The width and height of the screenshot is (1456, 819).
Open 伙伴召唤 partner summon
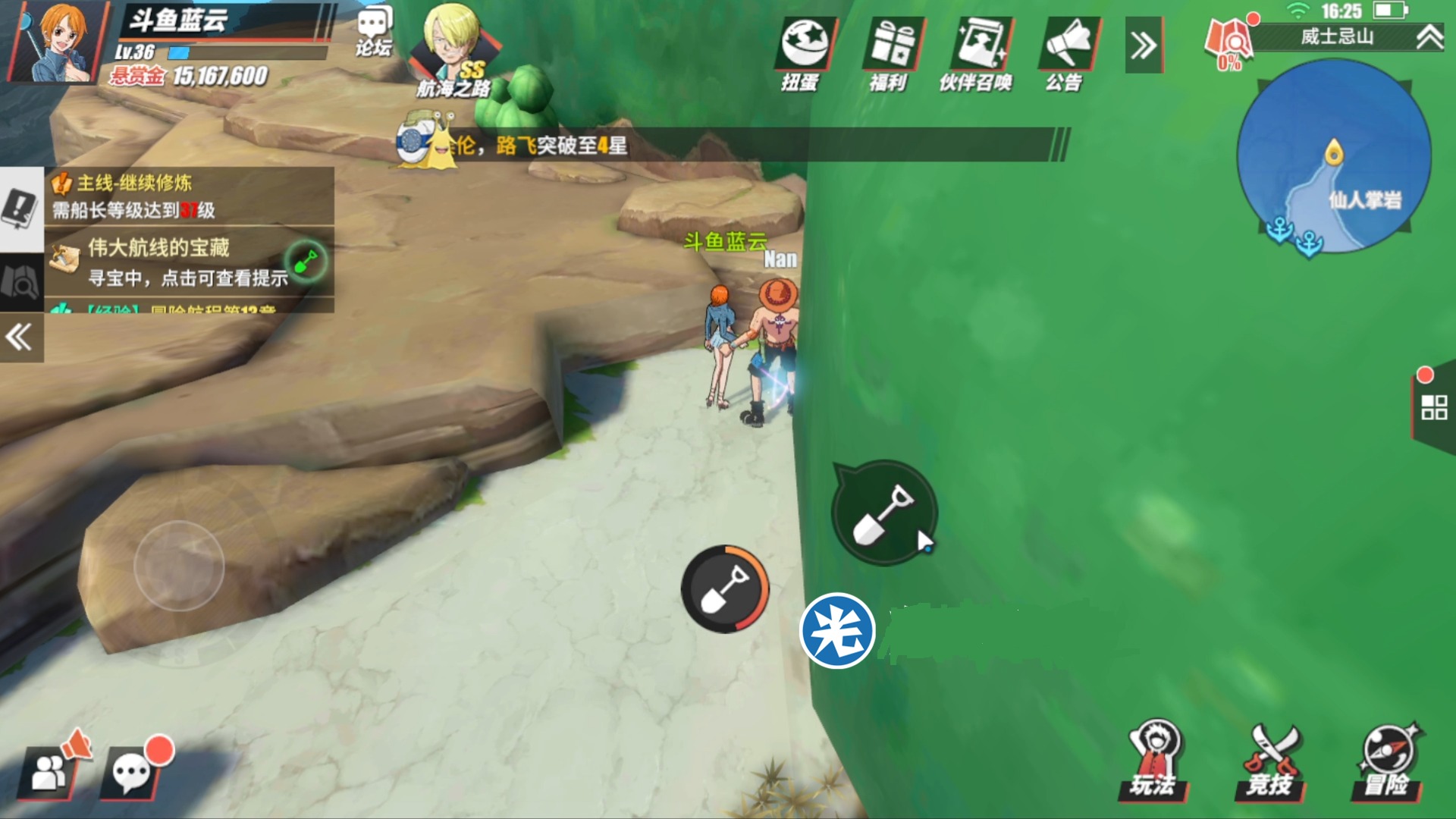(x=977, y=53)
